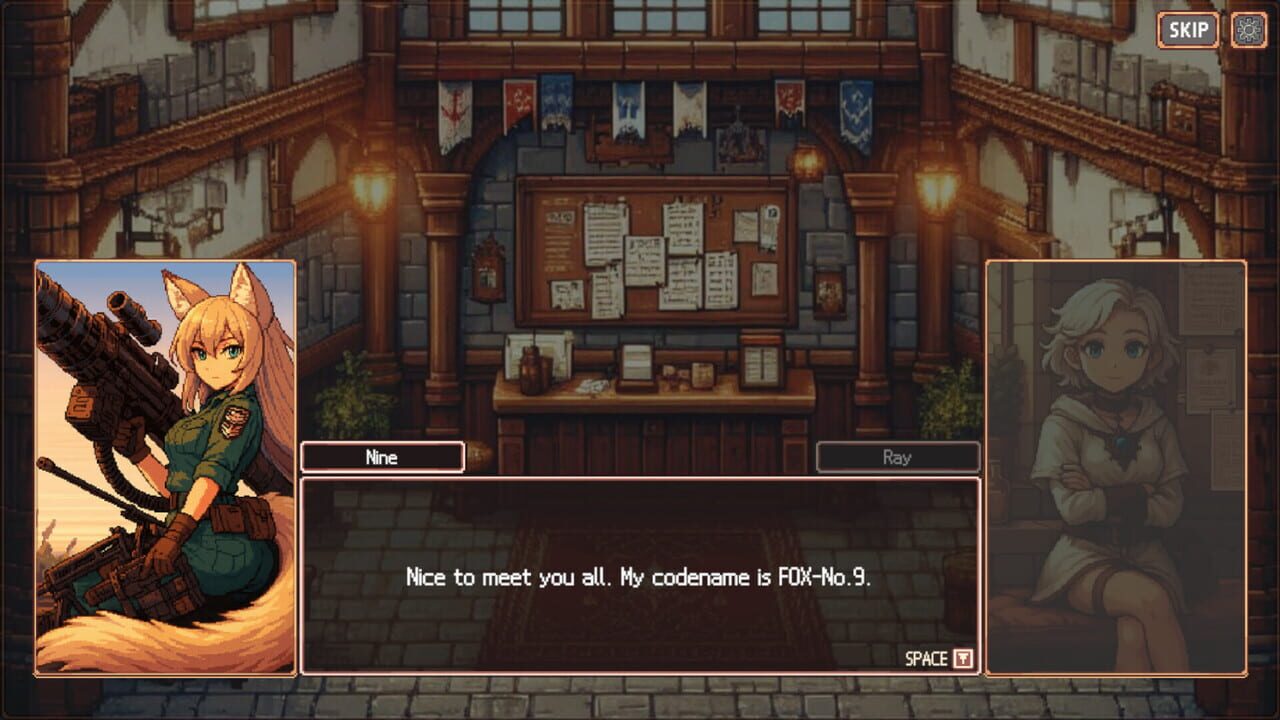This screenshot has width=1280, height=720.
Task: Expand Nine's character panel frame
Action: coord(162,470)
